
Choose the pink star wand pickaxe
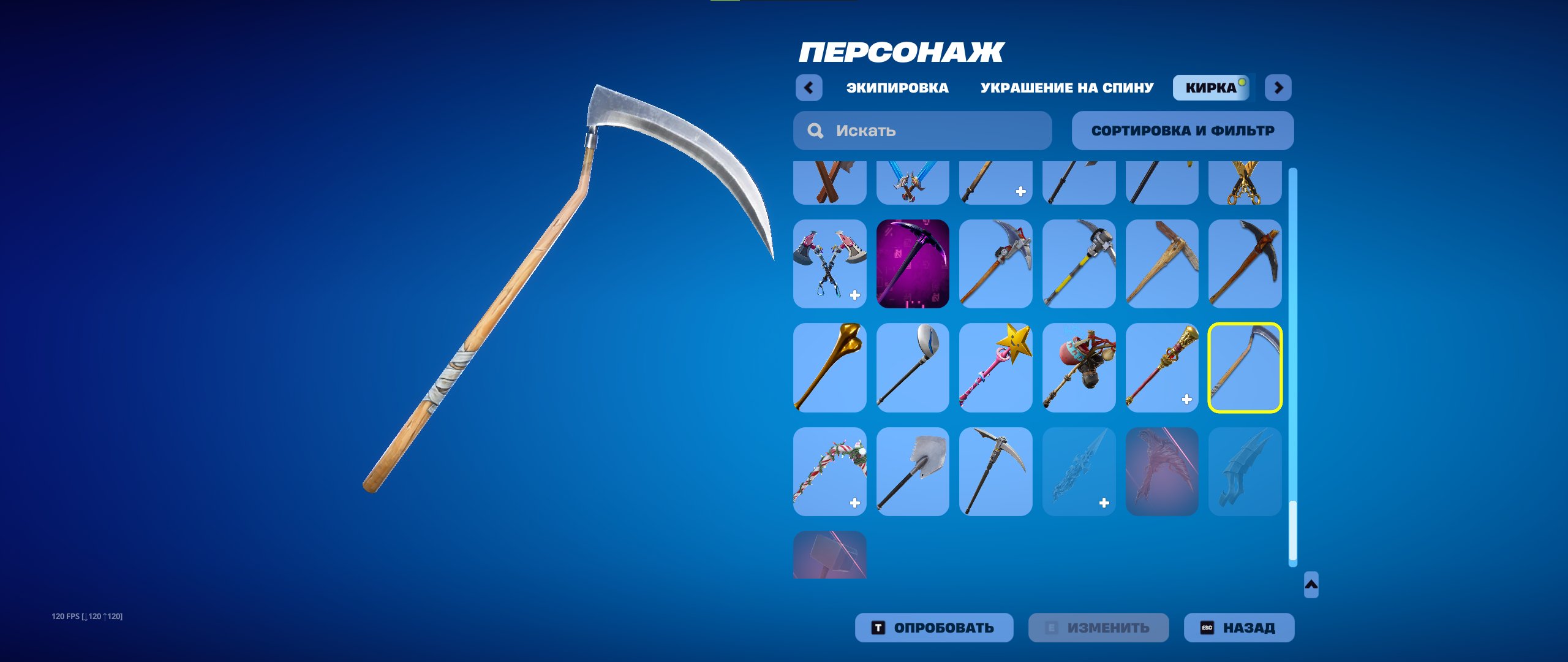[996, 368]
